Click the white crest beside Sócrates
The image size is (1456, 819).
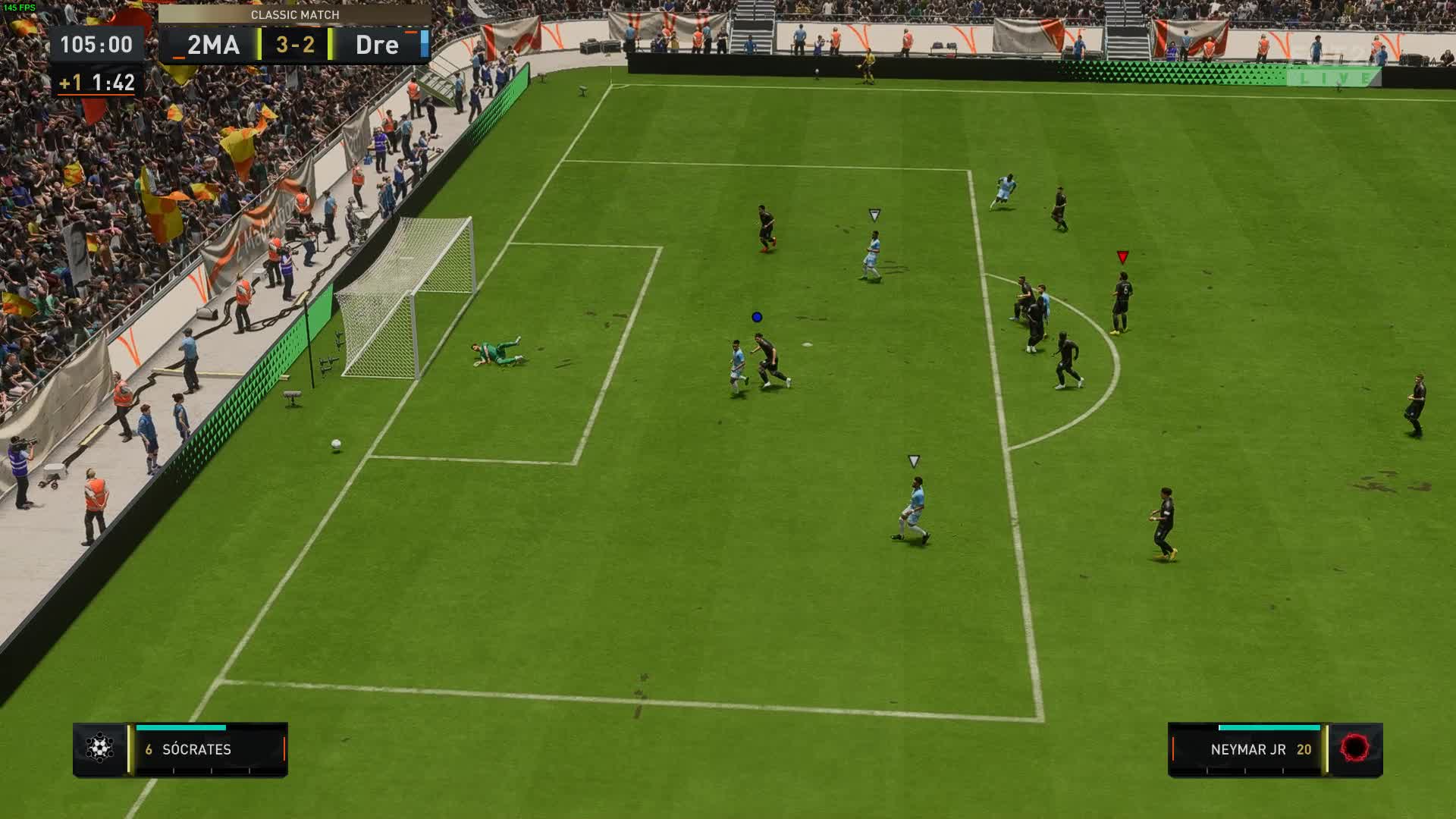click(x=99, y=748)
